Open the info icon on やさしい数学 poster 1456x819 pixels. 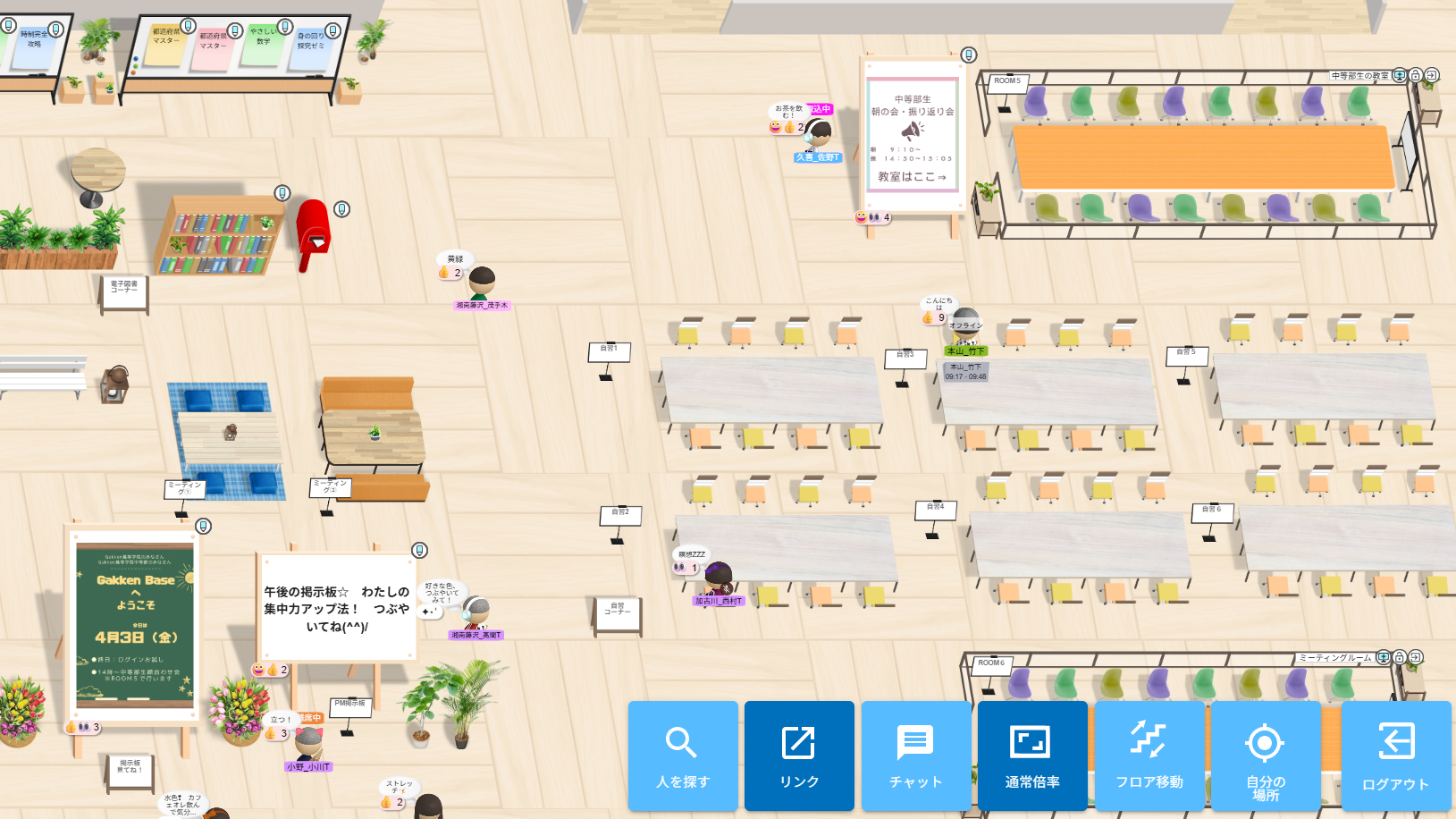(x=285, y=27)
